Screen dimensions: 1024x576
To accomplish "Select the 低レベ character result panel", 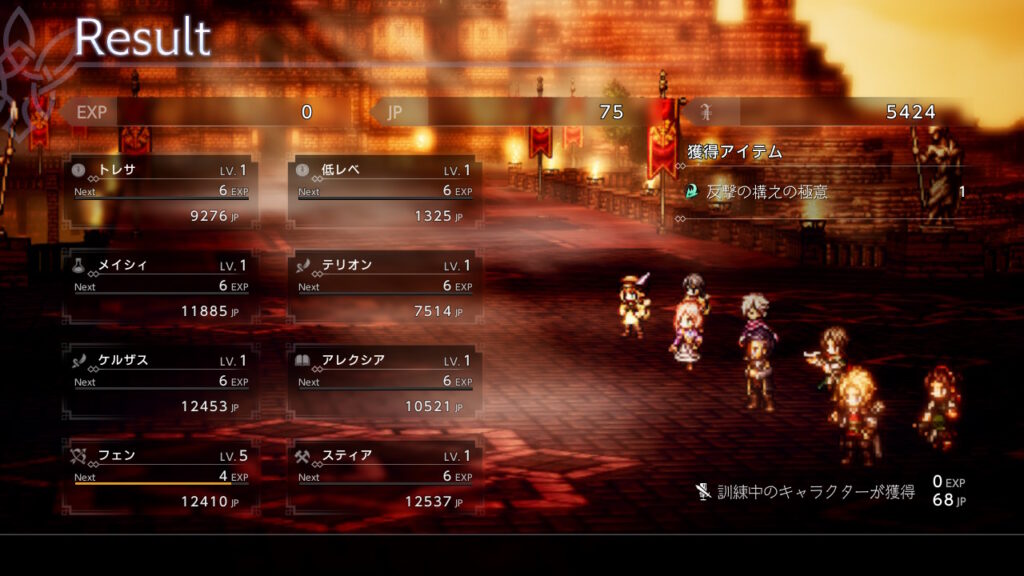I will click(x=385, y=191).
